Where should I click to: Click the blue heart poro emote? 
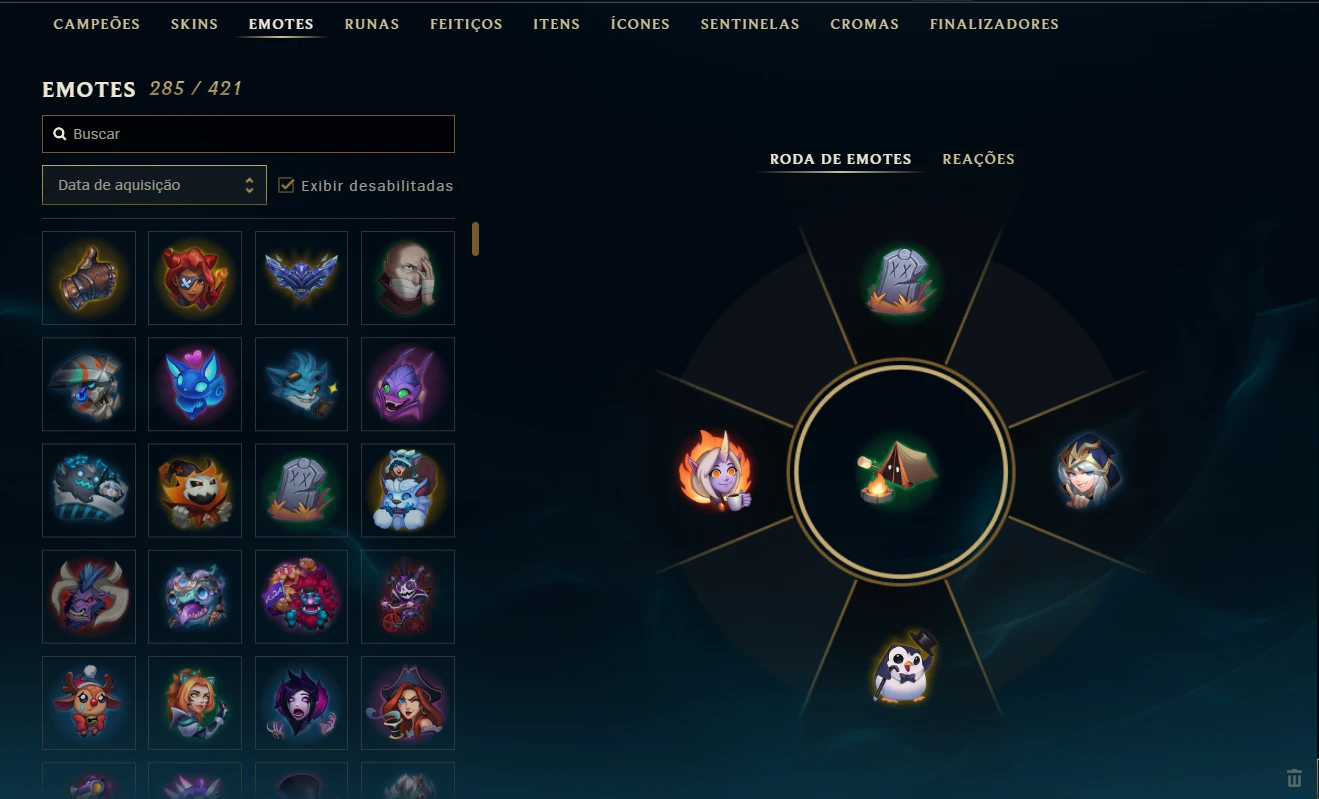195,384
